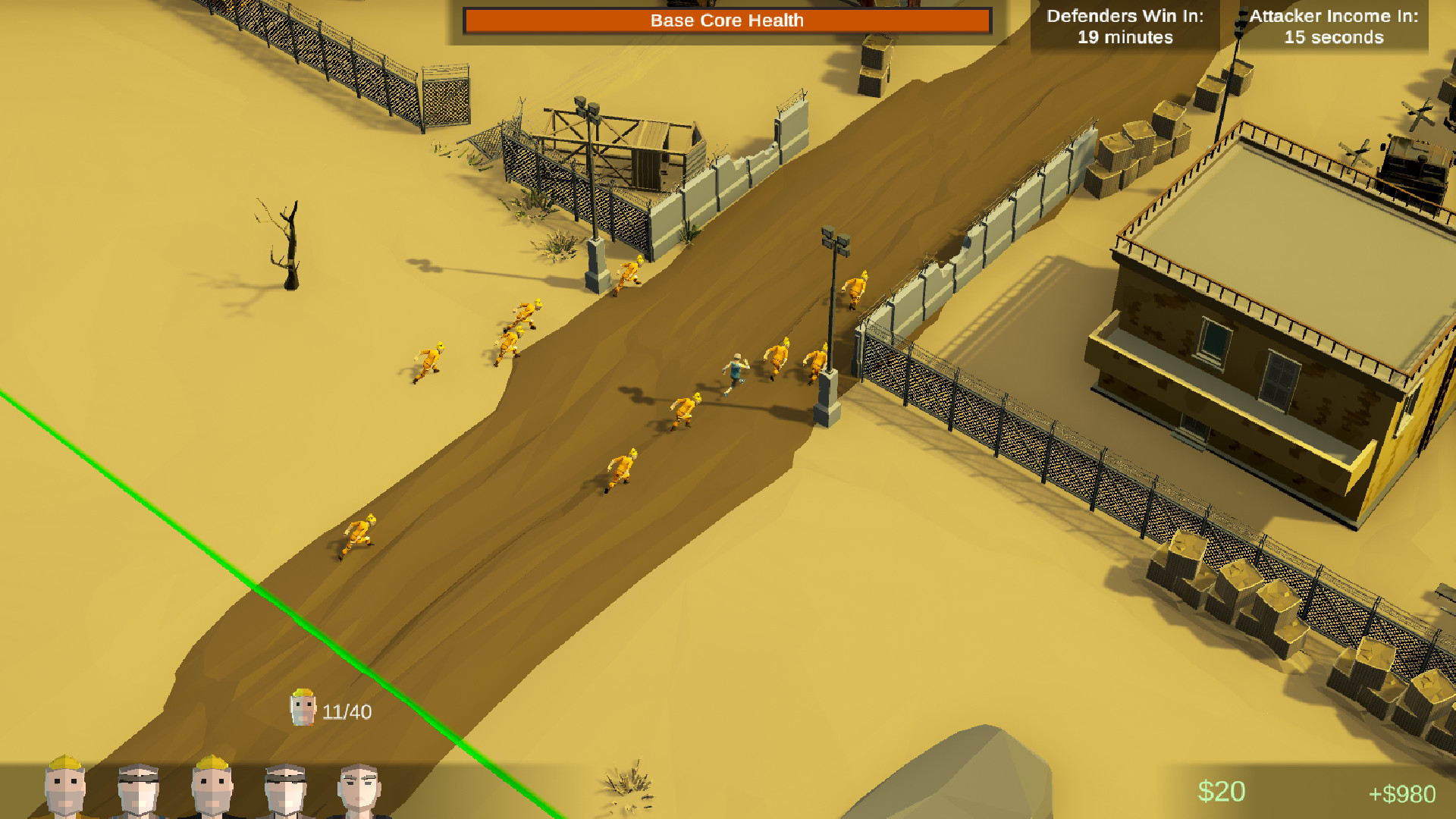This screenshot has height=819, width=1456.
Task: Click the Base Core Health bar
Action: [x=726, y=20]
